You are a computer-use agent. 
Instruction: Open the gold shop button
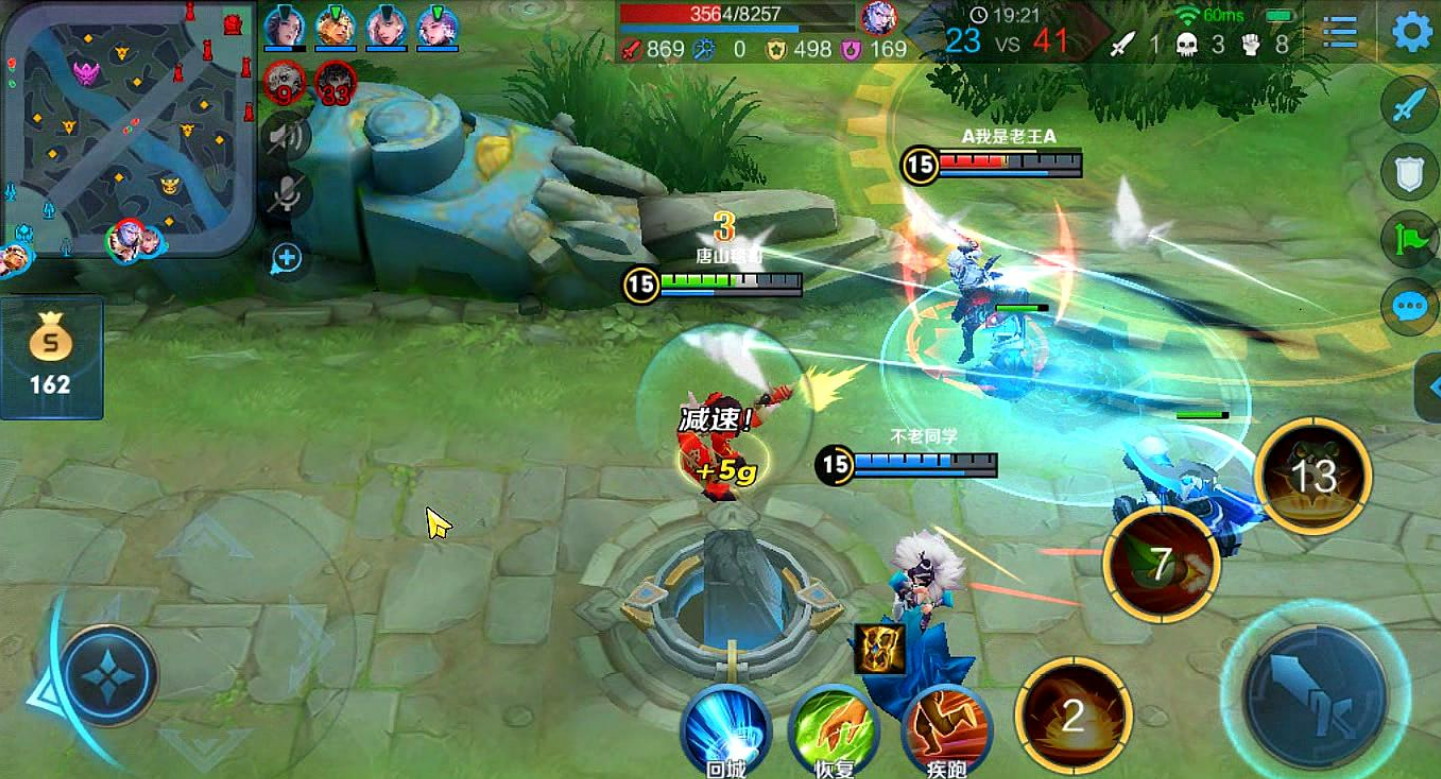point(51,356)
